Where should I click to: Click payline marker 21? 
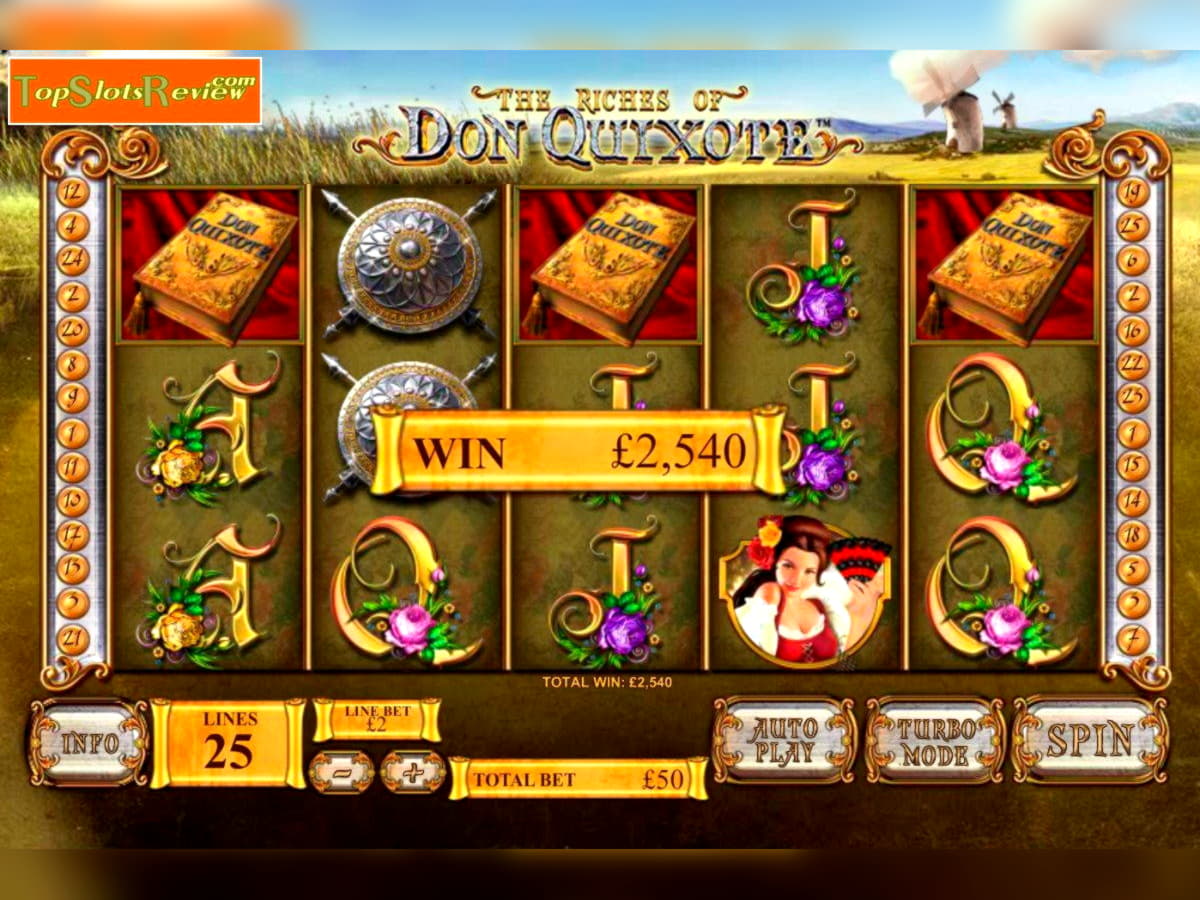pos(73,638)
